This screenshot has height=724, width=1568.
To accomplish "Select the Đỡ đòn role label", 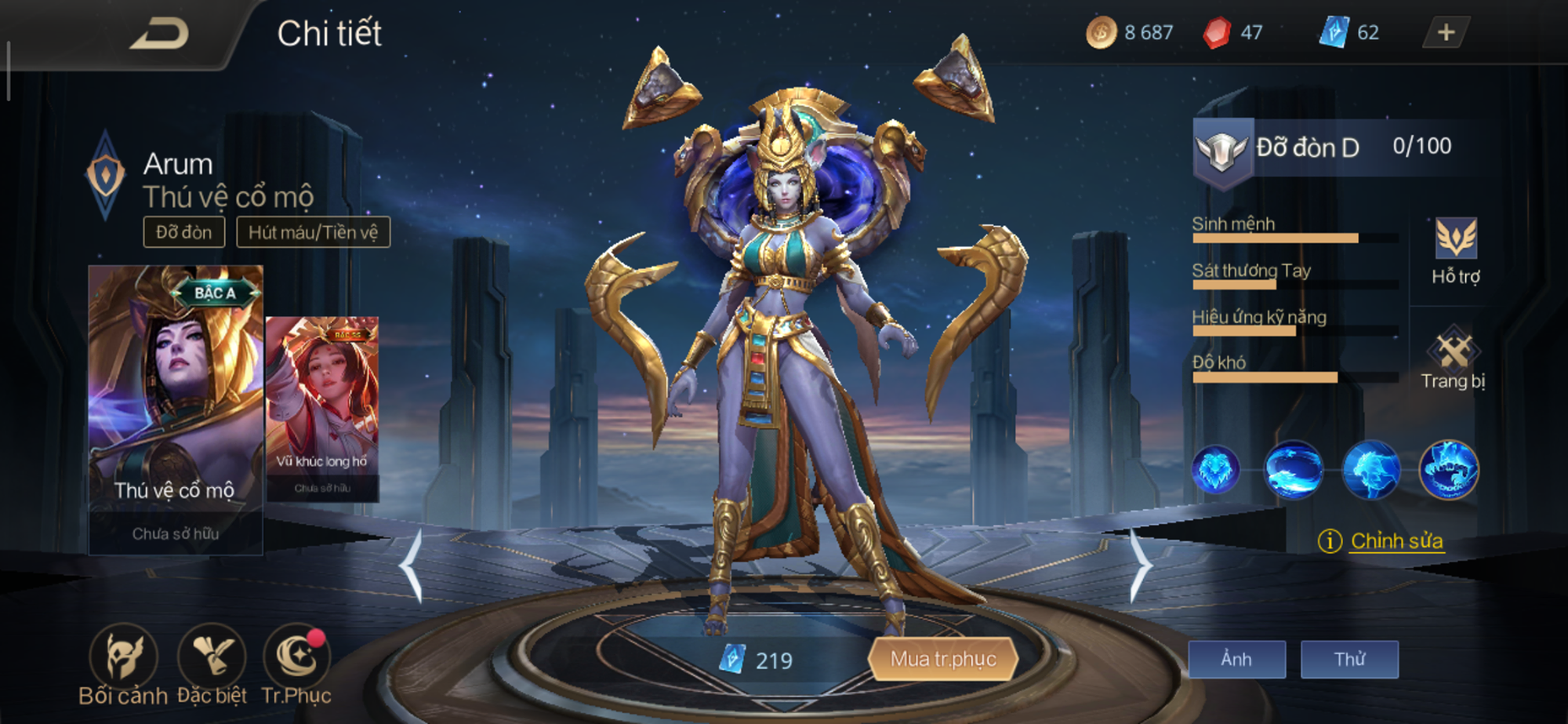I will [x=185, y=232].
